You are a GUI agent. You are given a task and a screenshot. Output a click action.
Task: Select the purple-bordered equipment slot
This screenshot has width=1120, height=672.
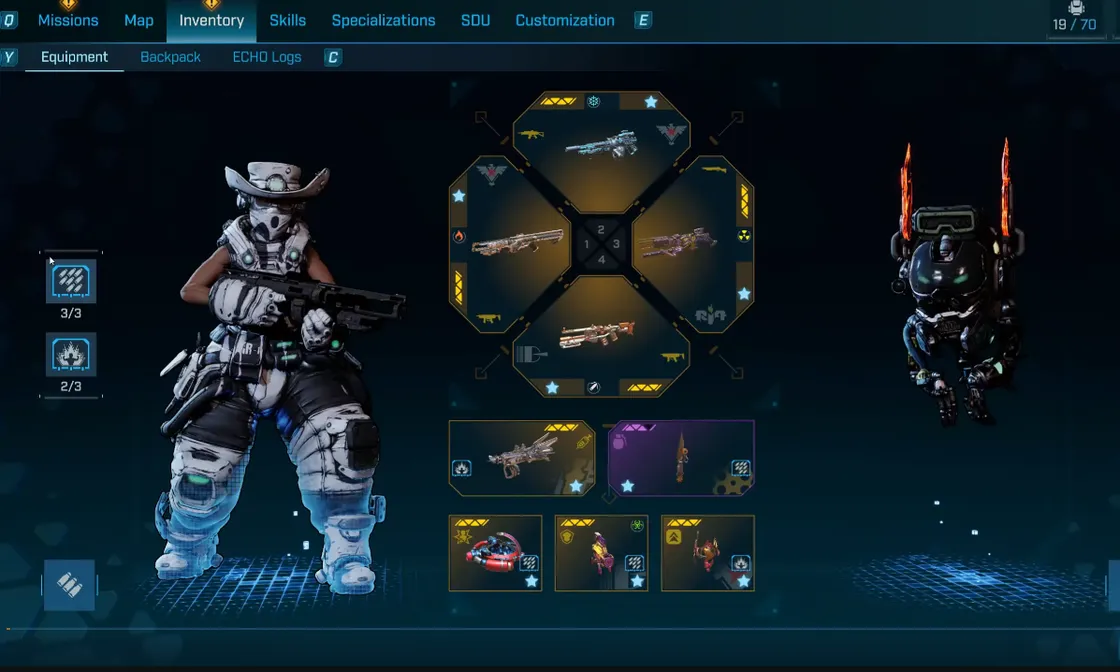point(681,458)
